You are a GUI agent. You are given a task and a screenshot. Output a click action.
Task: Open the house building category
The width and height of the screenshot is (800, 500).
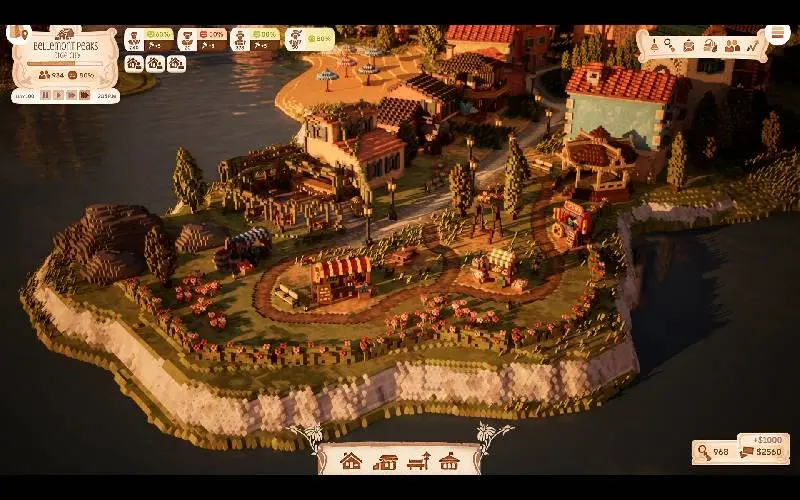pos(351,461)
